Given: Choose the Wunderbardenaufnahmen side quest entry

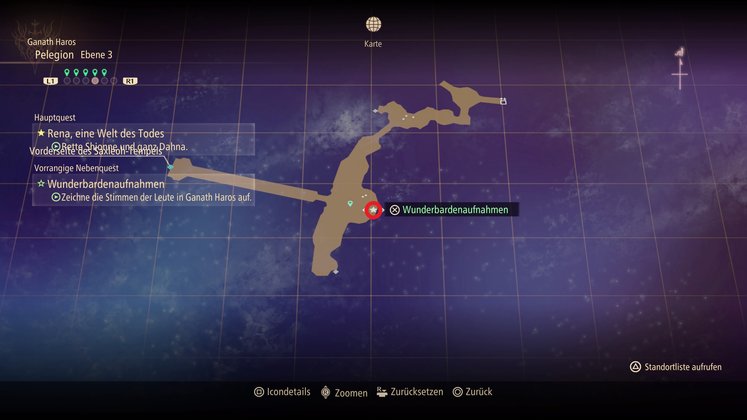Looking at the screenshot, I should (x=105, y=184).
